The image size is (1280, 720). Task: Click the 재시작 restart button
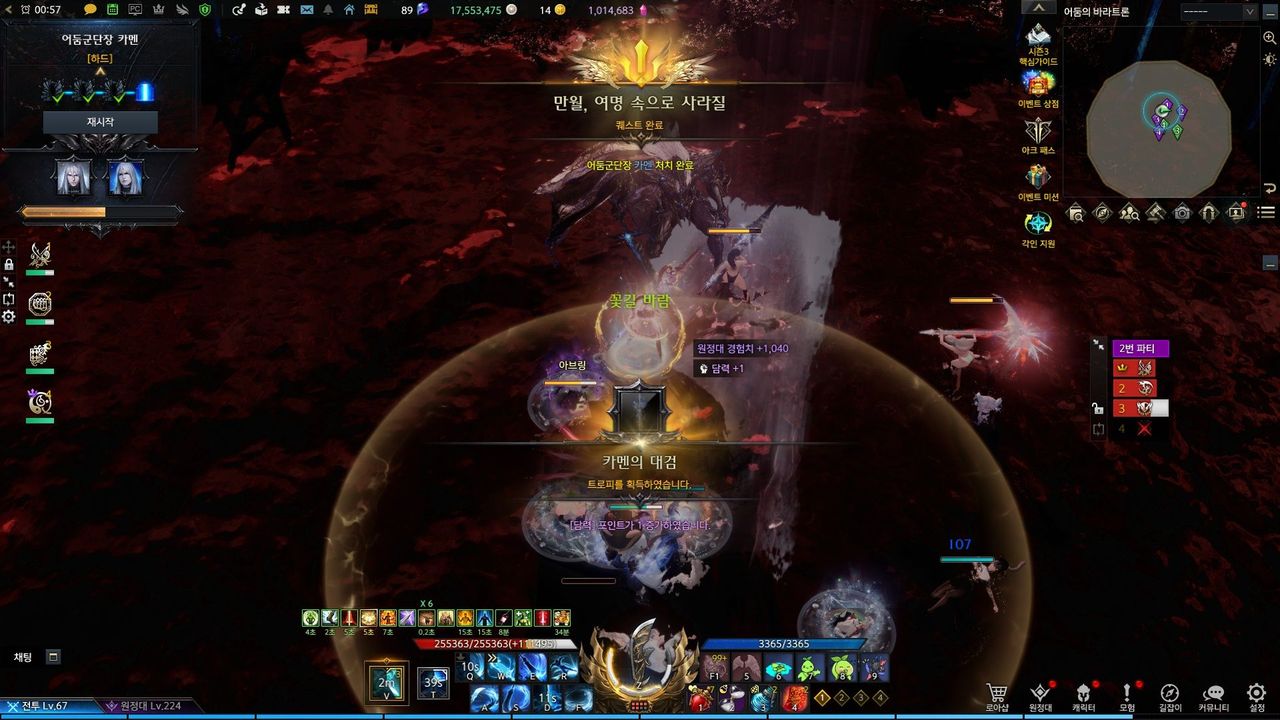click(100, 122)
